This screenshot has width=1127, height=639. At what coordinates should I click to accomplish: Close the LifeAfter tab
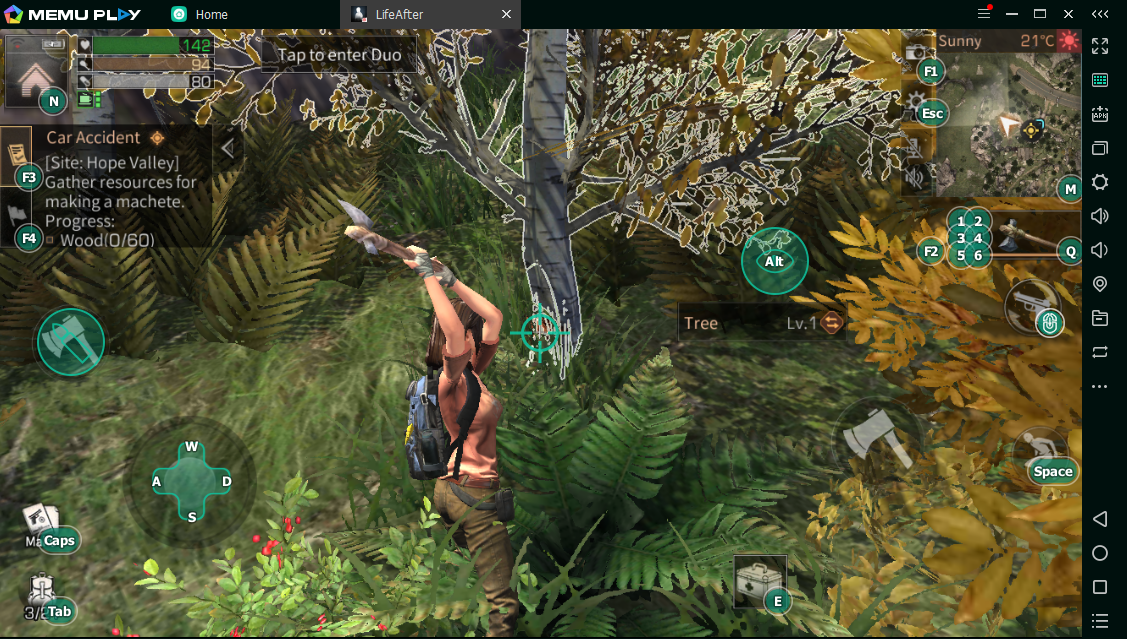[x=506, y=14]
